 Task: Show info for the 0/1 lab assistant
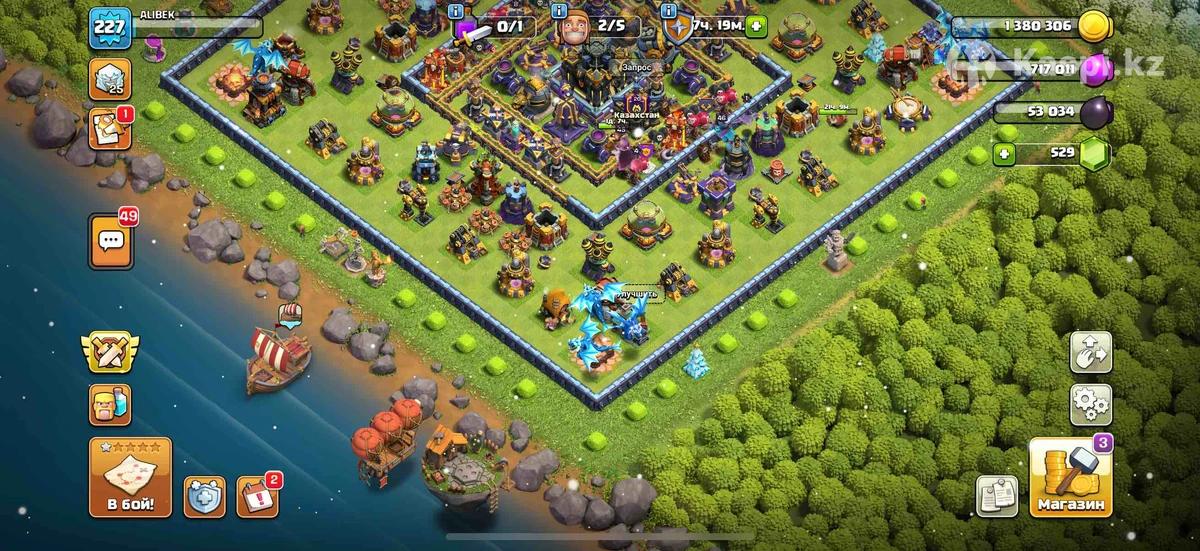(458, 10)
